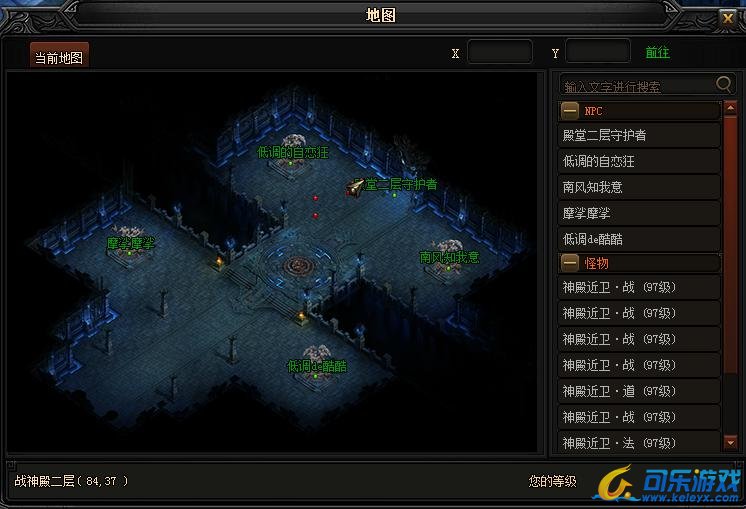Focus the Y coordinate input box
This screenshot has width=746, height=509.
tap(598, 52)
